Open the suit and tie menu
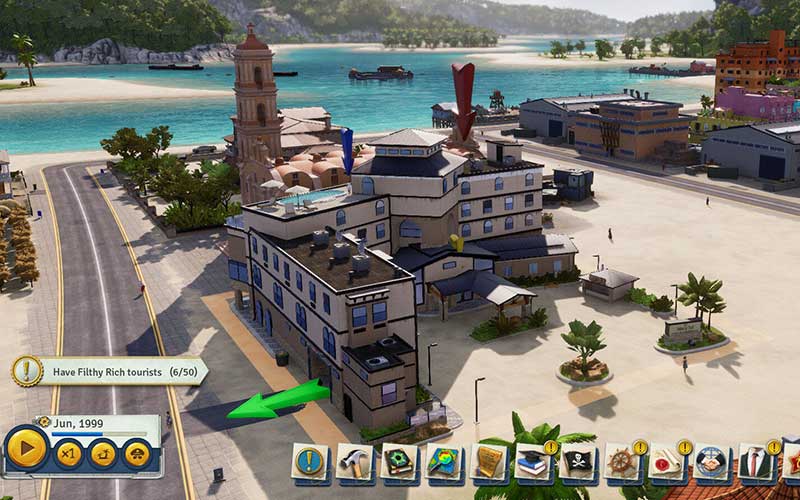 click(x=756, y=462)
